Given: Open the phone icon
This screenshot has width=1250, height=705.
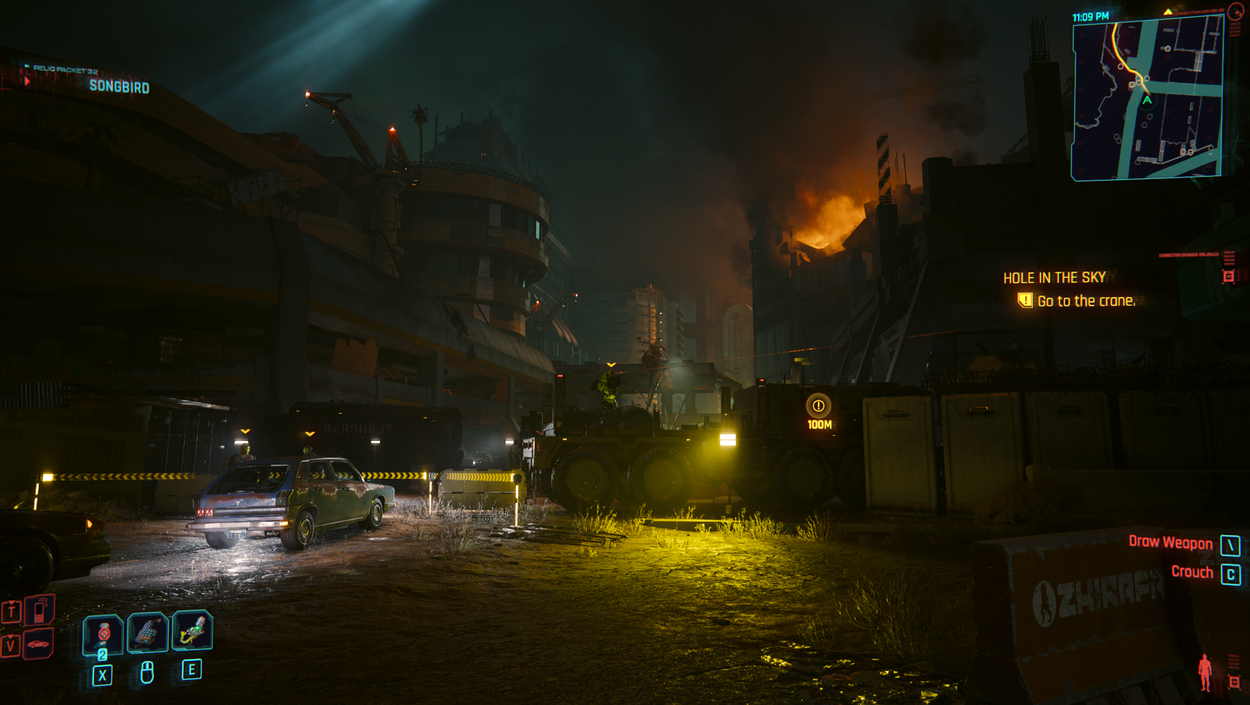Looking at the screenshot, I should [39, 610].
